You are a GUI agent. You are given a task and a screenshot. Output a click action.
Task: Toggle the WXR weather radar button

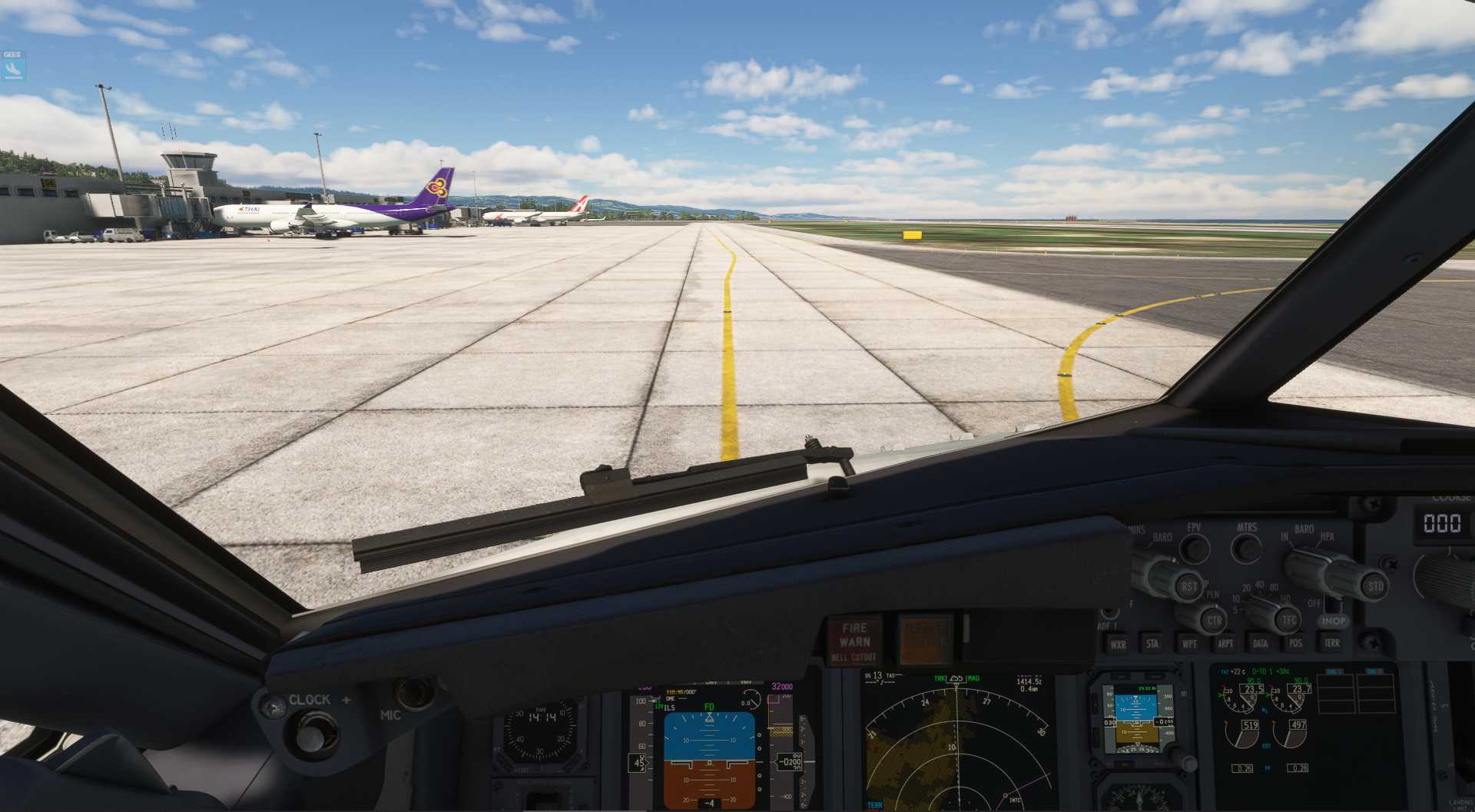click(x=1118, y=644)
